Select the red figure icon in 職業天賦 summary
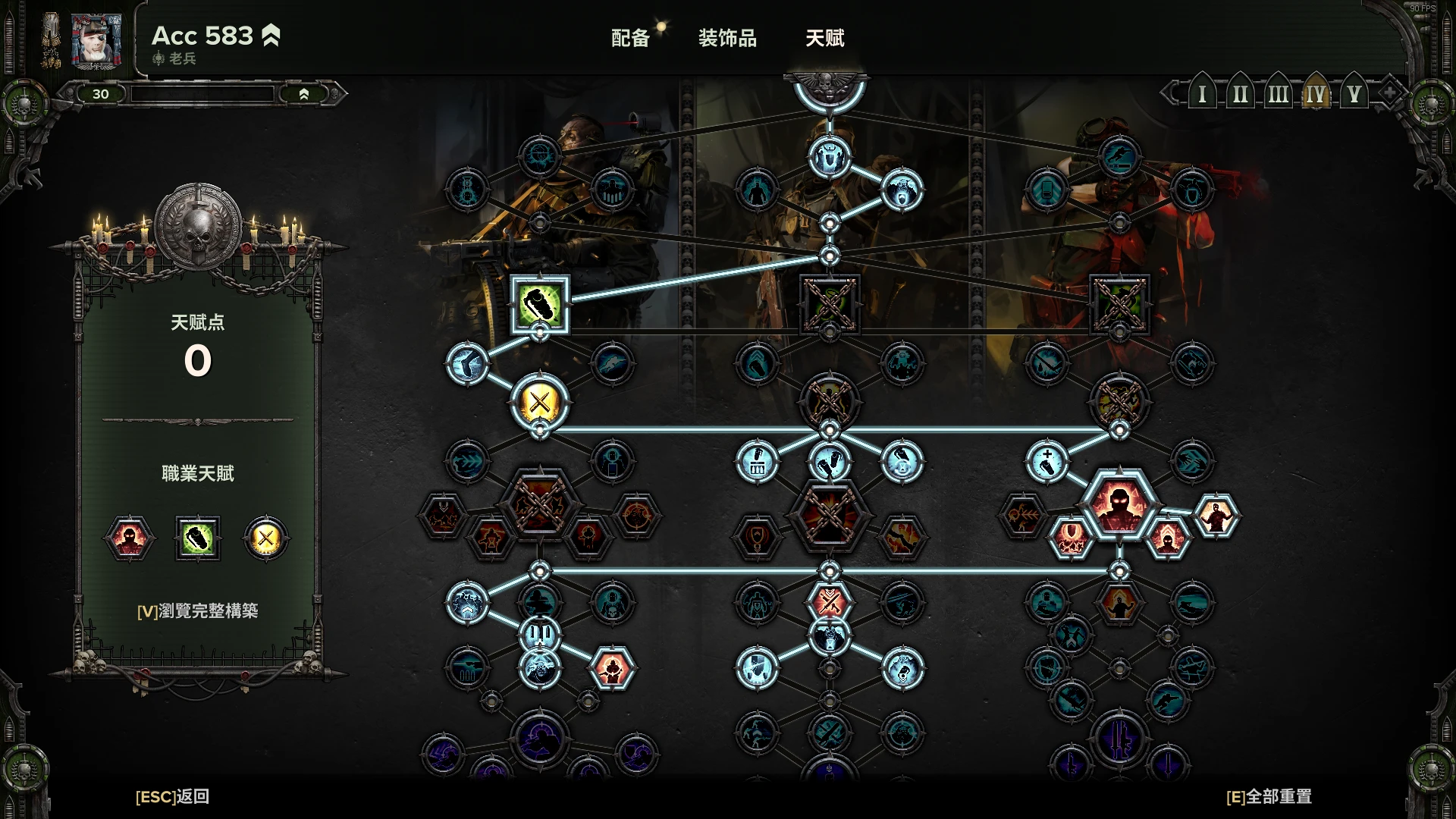This screenshot has width=1456, height=819. tap(129, 538)
